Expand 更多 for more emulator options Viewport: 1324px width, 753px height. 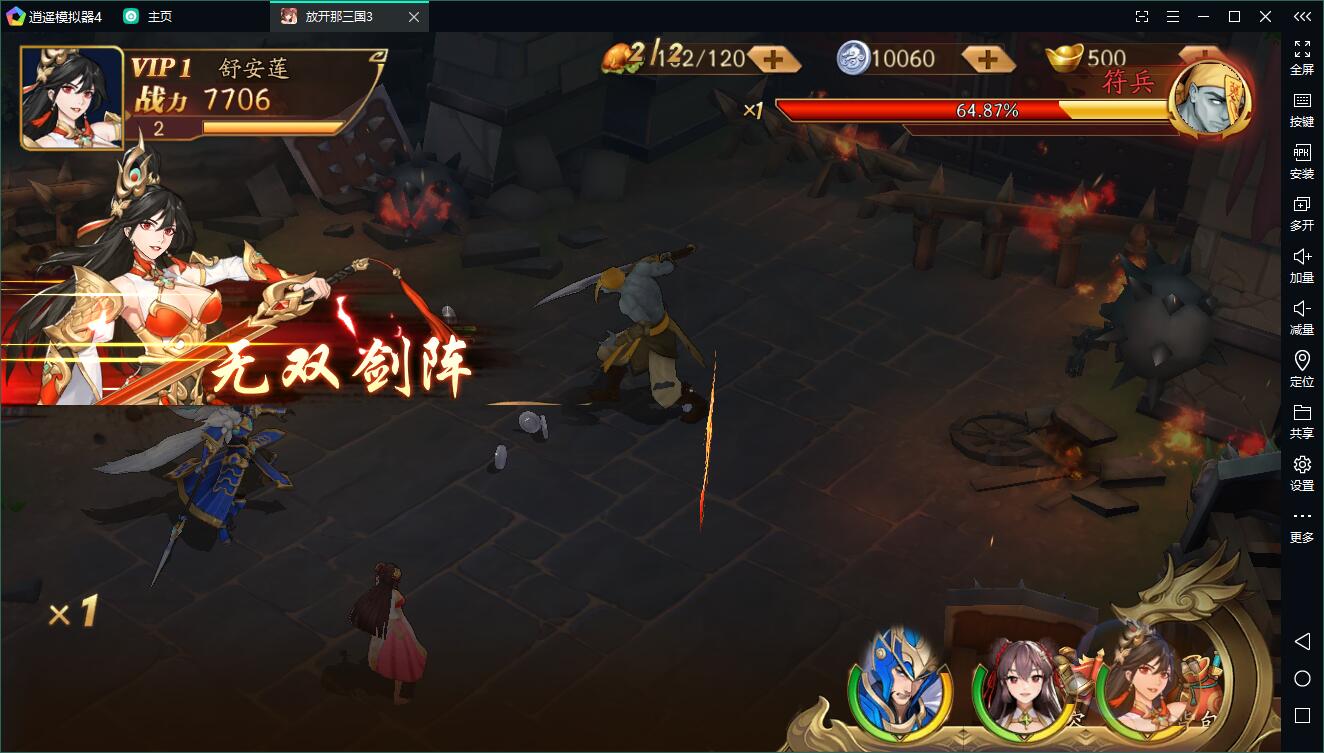click(1302, 525)
